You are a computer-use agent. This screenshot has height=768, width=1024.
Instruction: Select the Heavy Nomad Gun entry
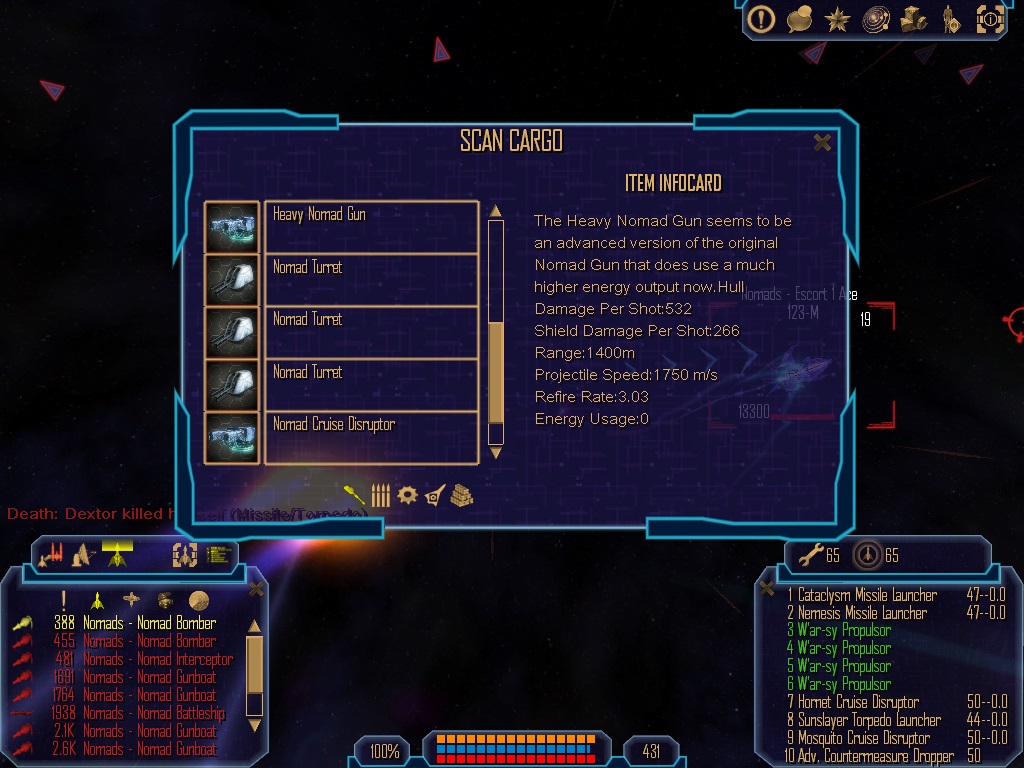pos(370,227)
